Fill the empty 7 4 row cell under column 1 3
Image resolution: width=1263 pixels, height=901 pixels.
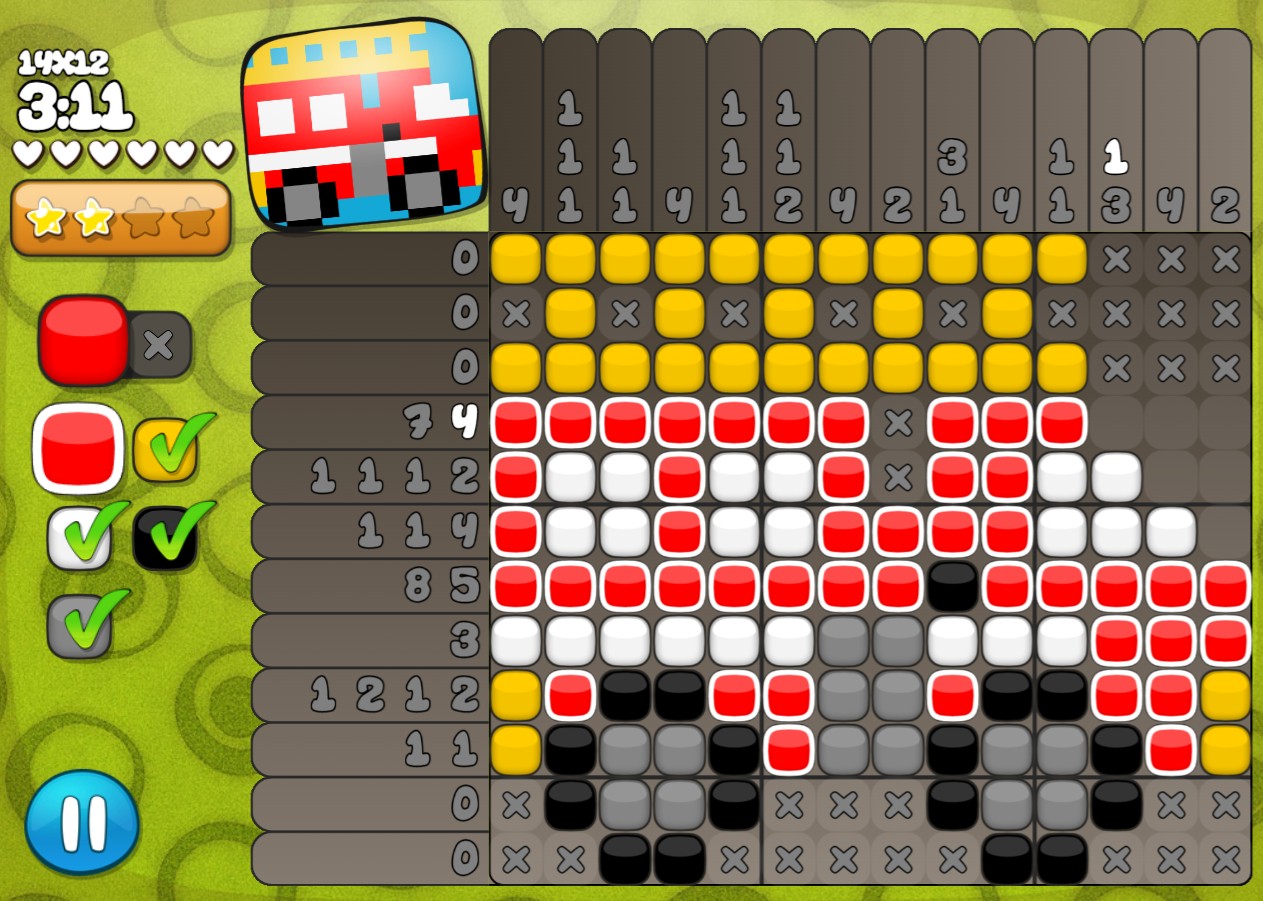(1116, 423)
